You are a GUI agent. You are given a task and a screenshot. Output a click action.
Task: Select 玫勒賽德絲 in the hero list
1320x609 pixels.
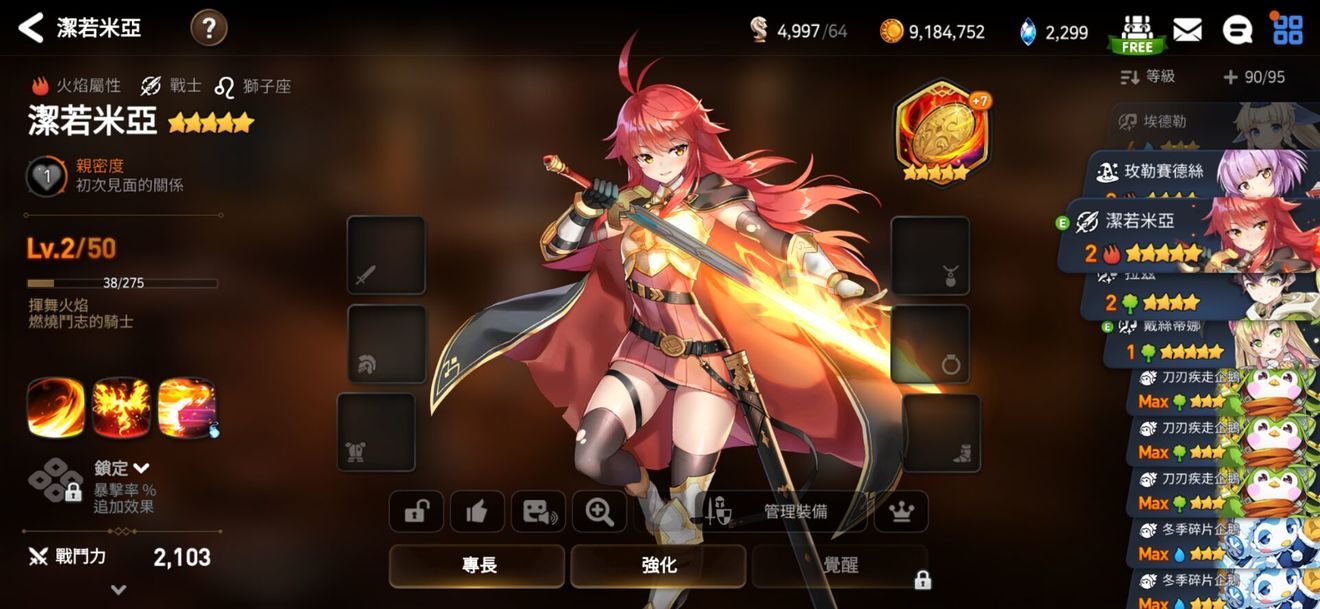(x=1160, y=171)
